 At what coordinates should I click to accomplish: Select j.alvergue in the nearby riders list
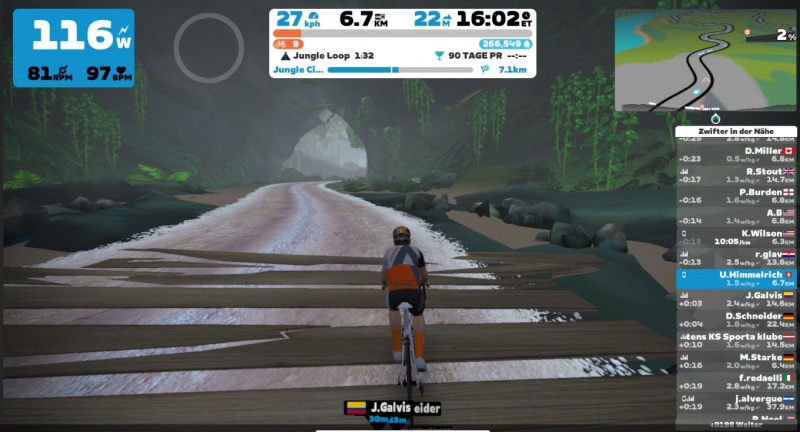(x=736, y=403)
